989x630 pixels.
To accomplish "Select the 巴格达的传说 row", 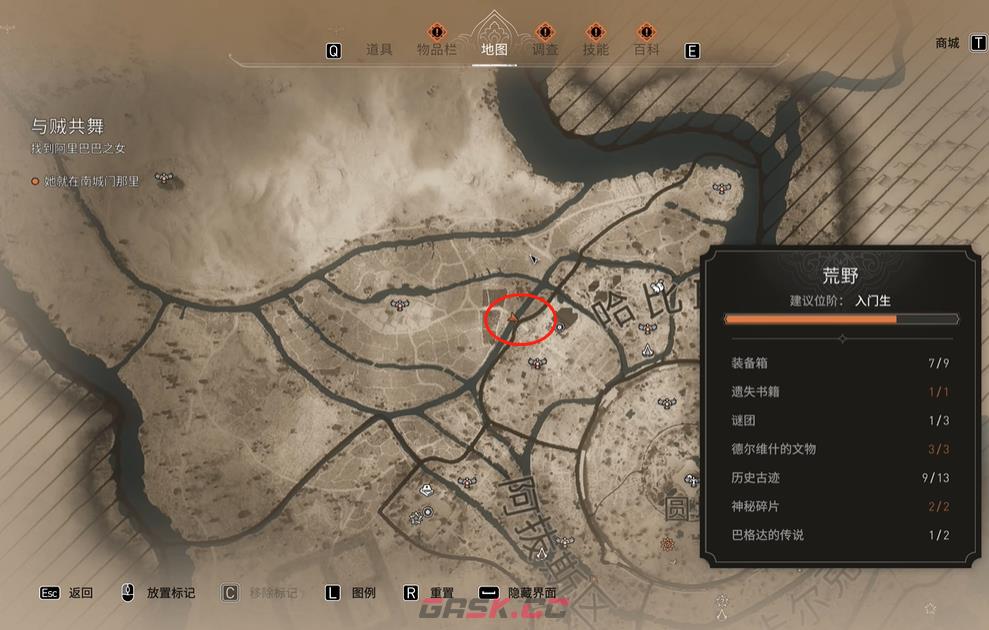I will point(841,535).
